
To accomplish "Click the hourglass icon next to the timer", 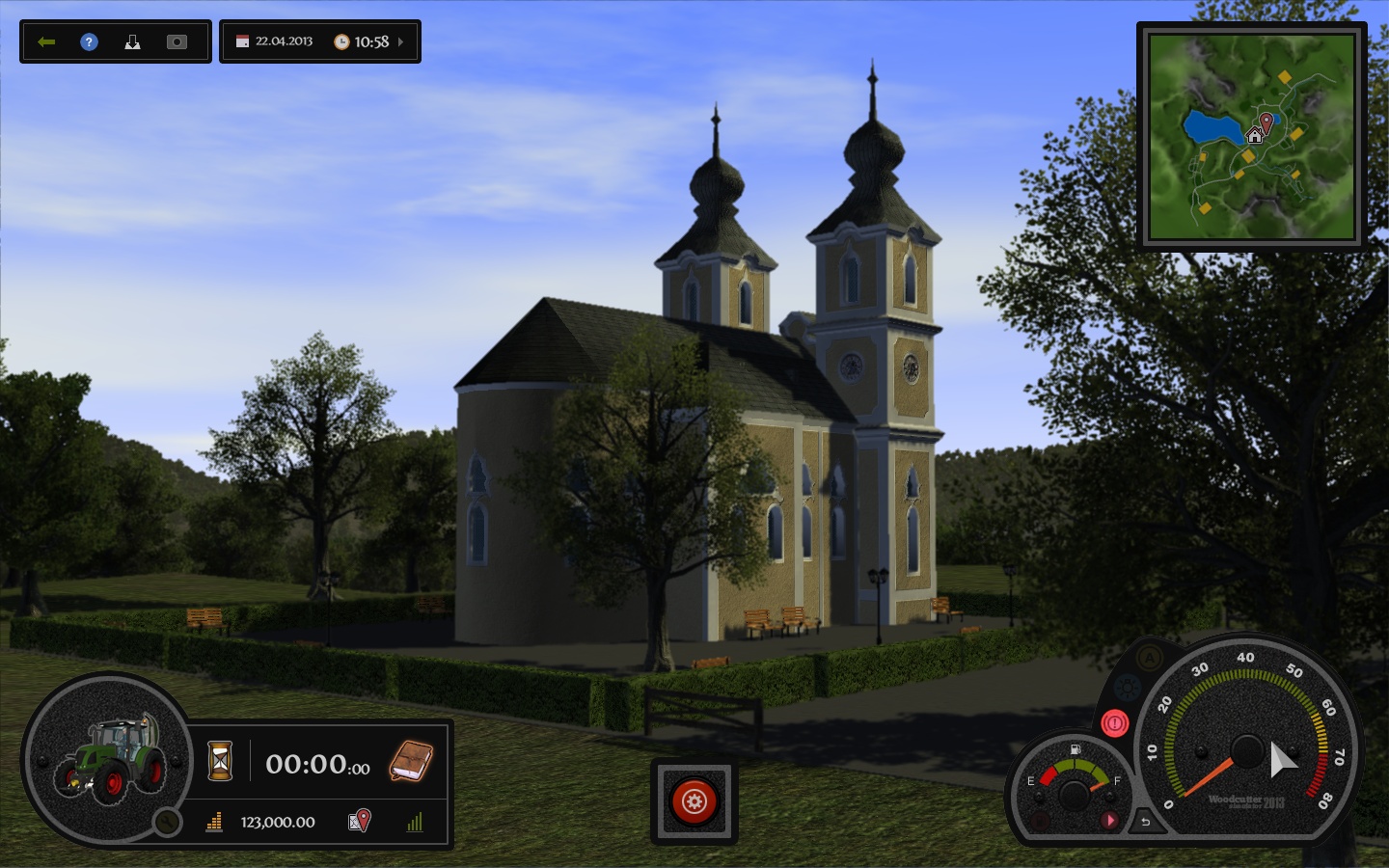I will (219, 761).
